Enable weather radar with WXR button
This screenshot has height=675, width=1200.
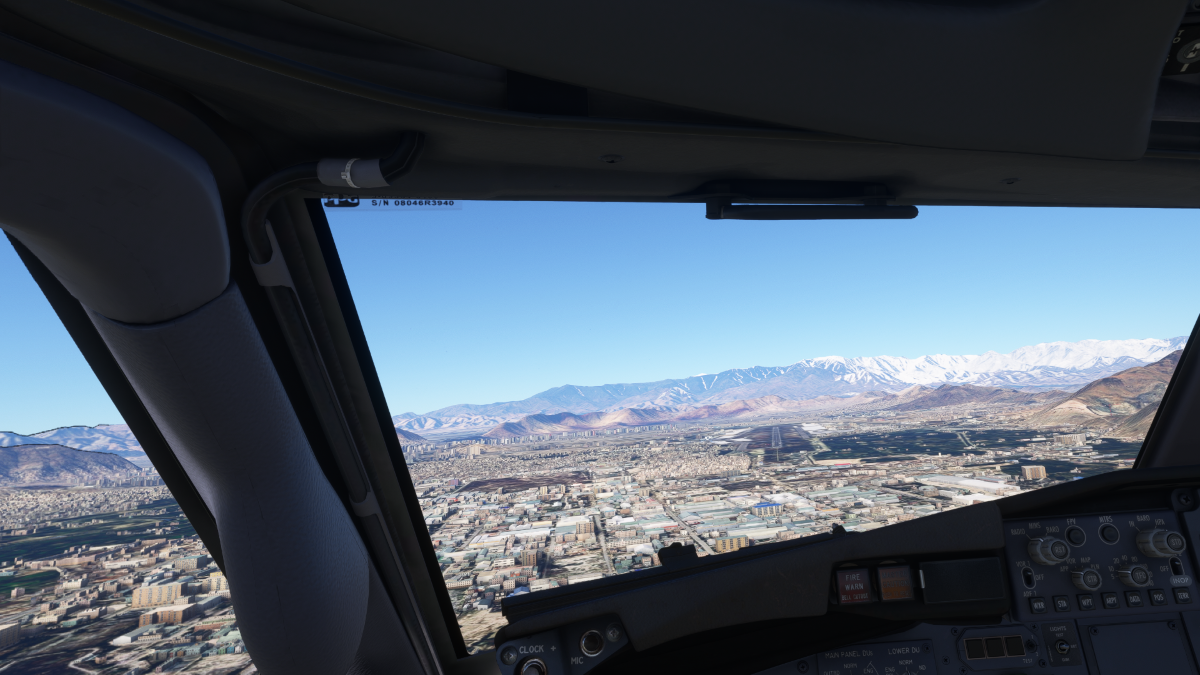pos(1039,605)
